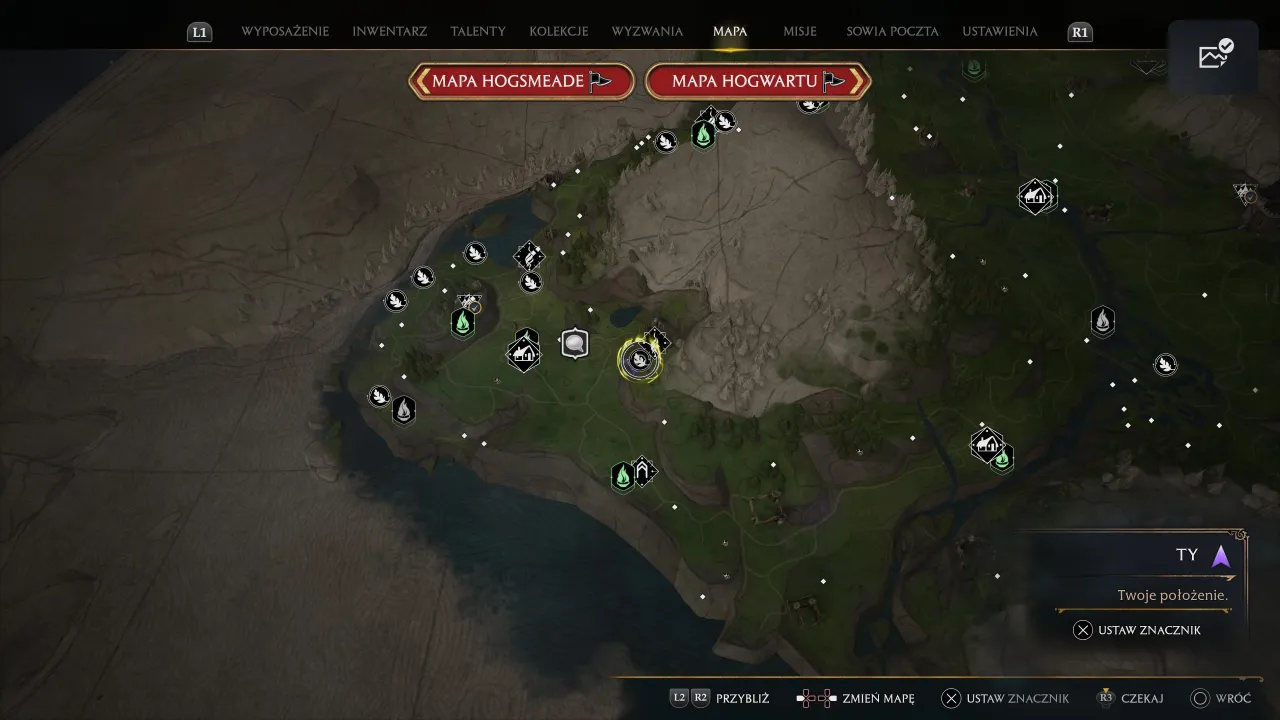This screenshot has height=720, width=1280.
Task: Select the dark brazier flame icon in the southwest
Action: [x=403, y=409]
